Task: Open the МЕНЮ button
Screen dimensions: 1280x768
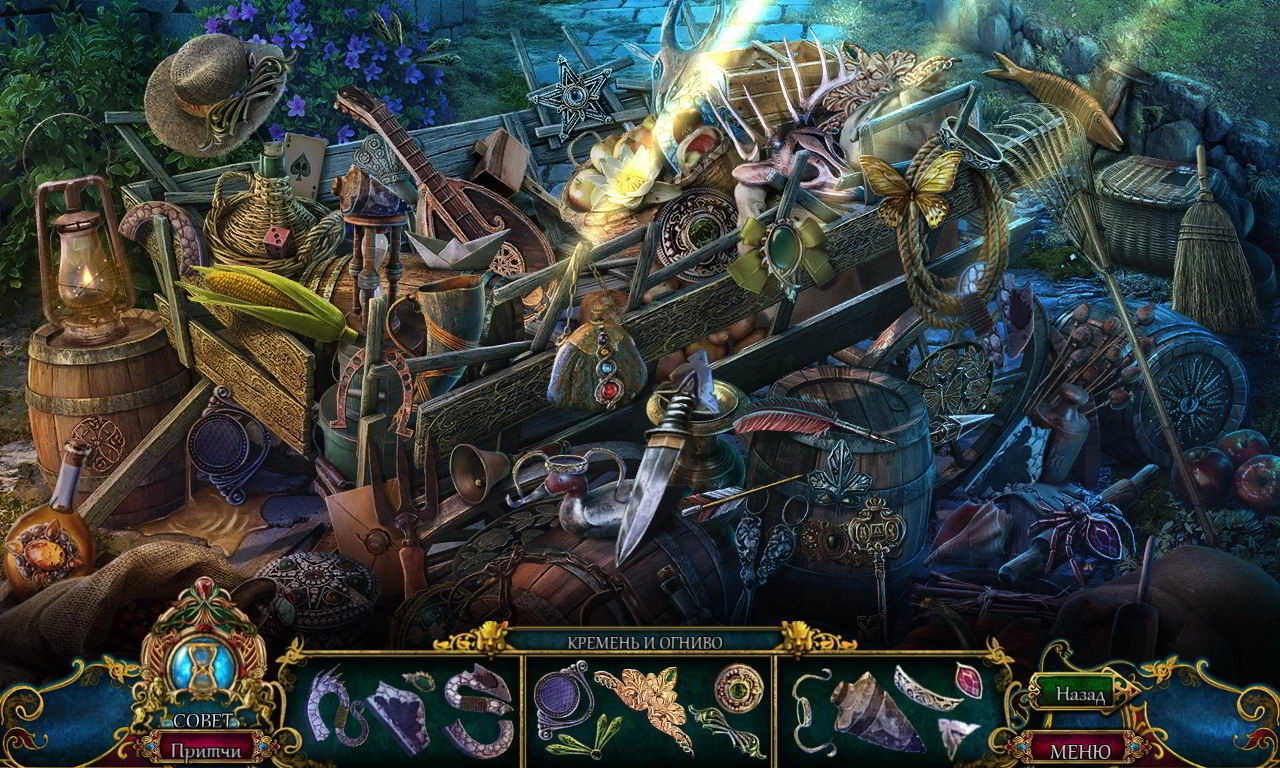Action: 1080,749
